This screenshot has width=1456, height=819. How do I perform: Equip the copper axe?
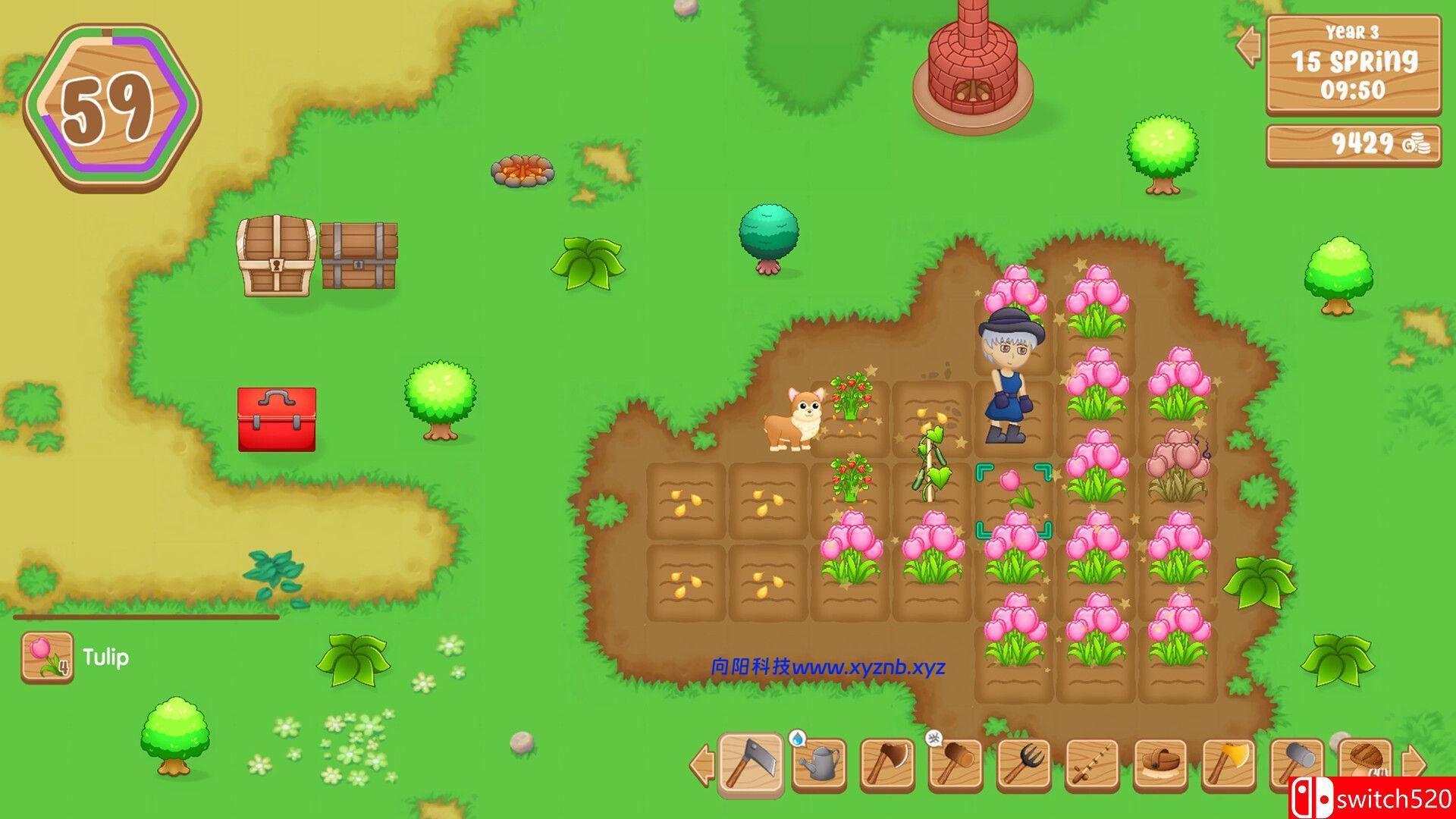[887, 764]
